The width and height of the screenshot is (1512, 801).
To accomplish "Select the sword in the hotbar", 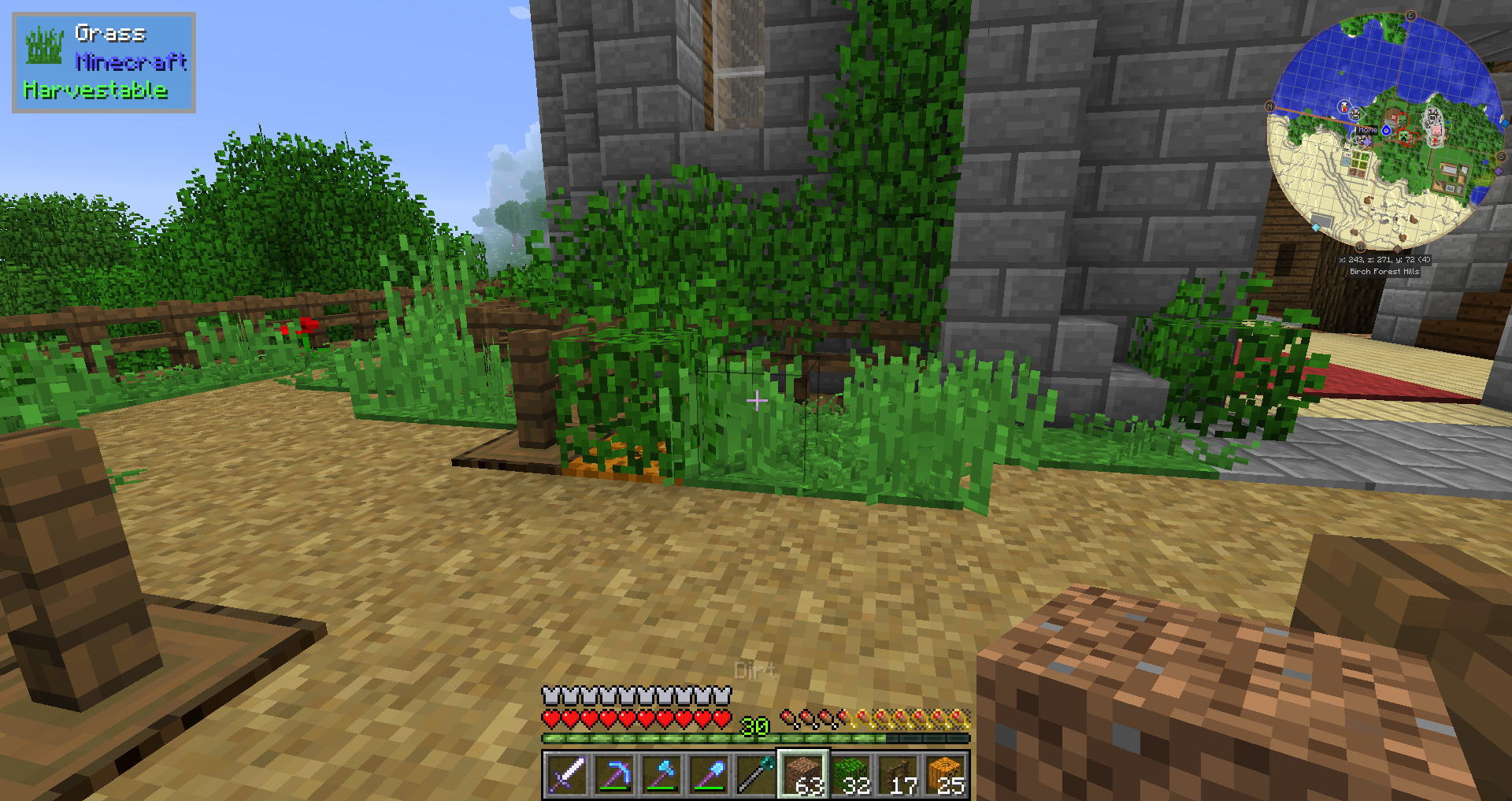I will pos(566,774).
